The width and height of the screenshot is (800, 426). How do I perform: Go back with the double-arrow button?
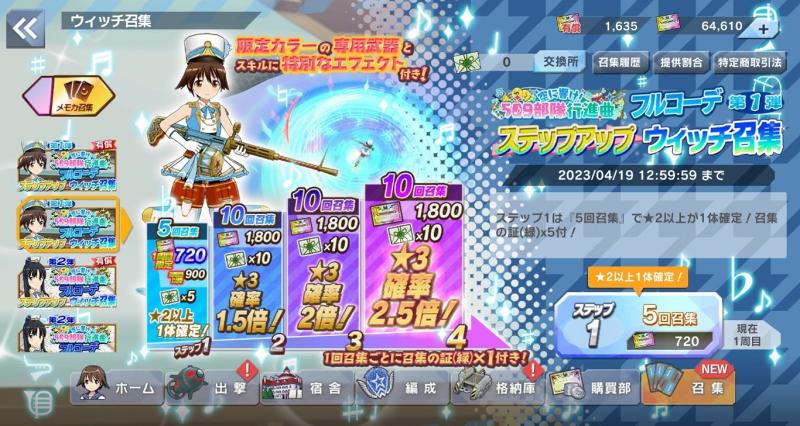pyautogui.click(x=24, y=29)
